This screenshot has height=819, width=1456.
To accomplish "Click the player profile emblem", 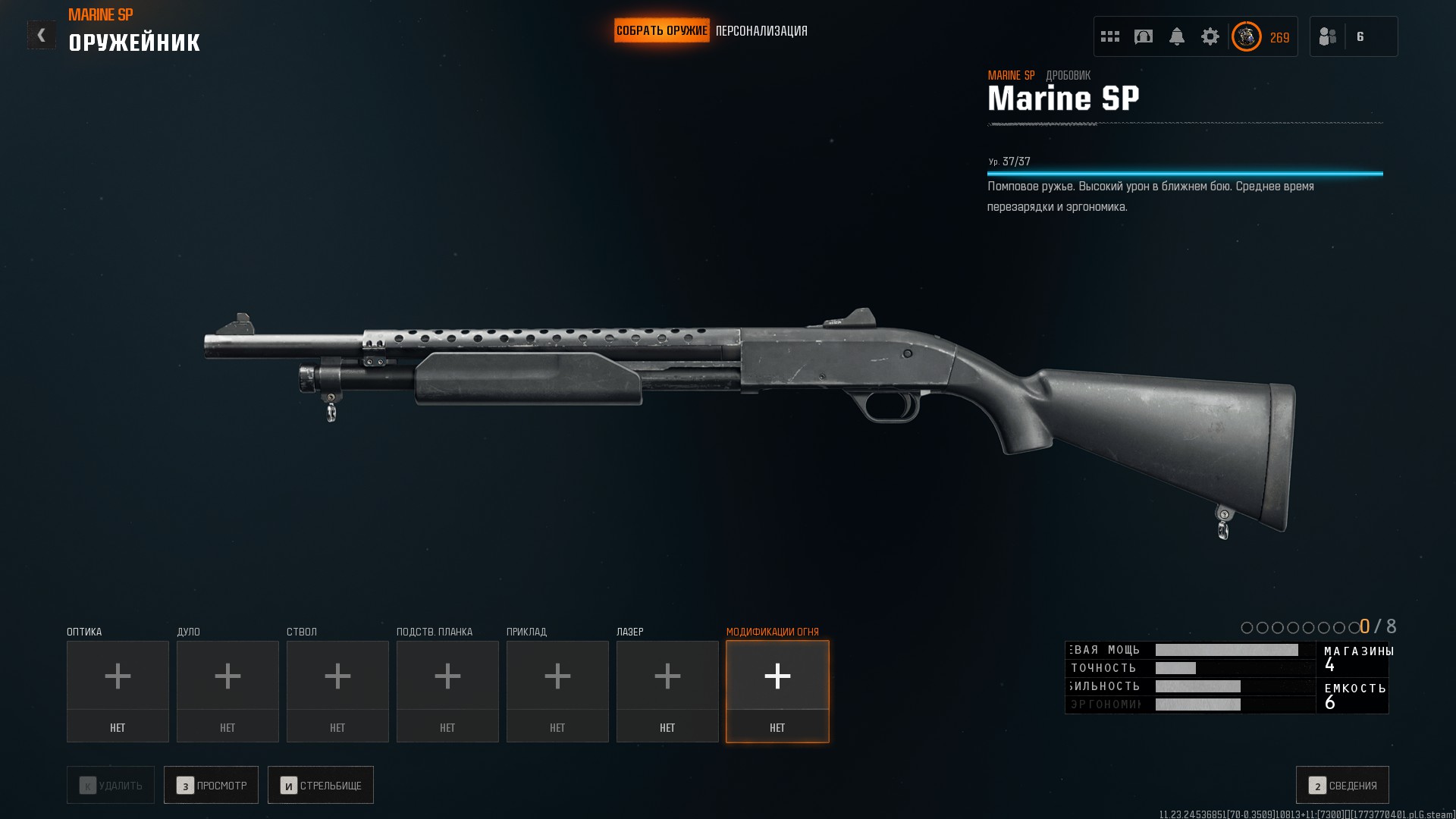I will tap(1247, 36).
